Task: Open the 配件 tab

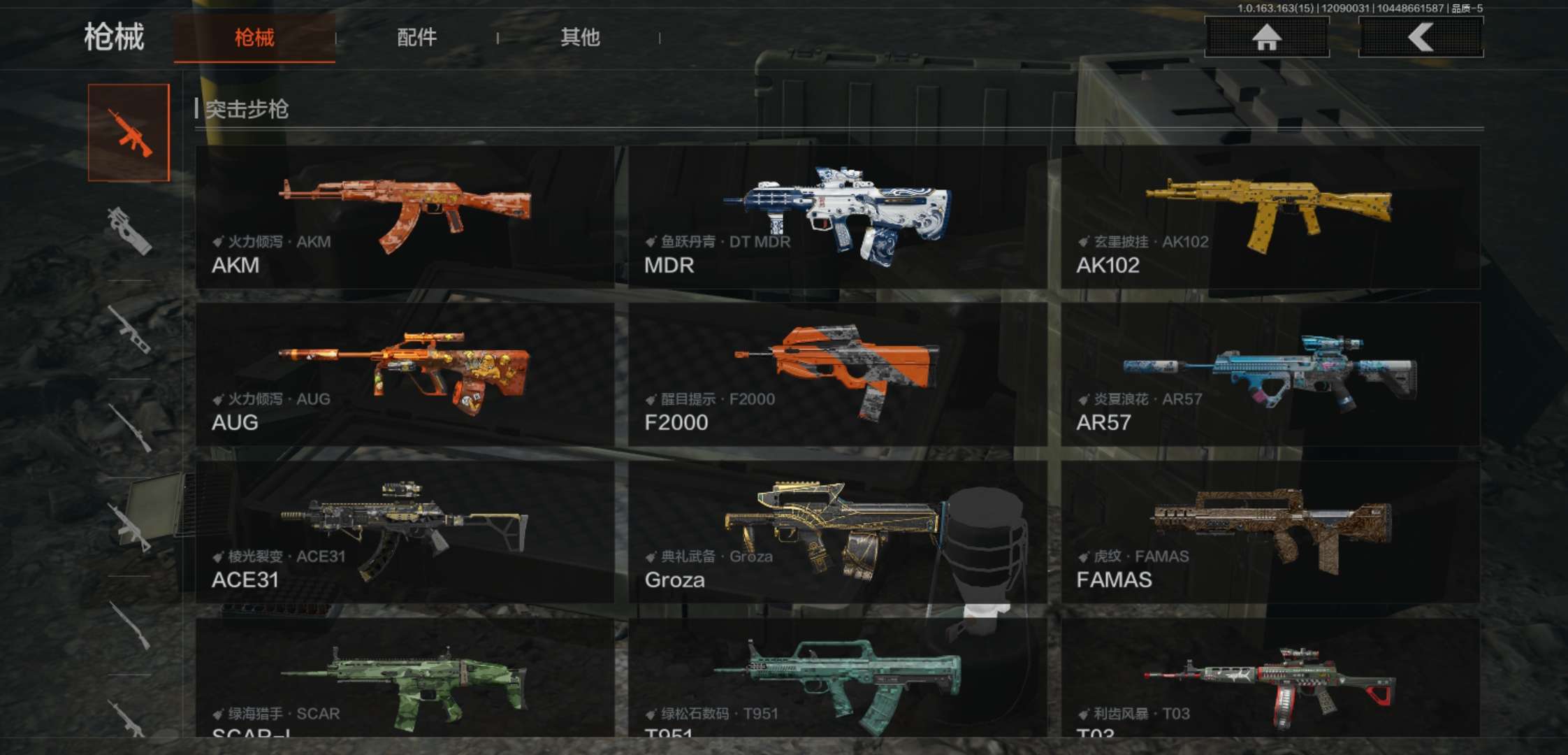Action: [x=416, y=38]
